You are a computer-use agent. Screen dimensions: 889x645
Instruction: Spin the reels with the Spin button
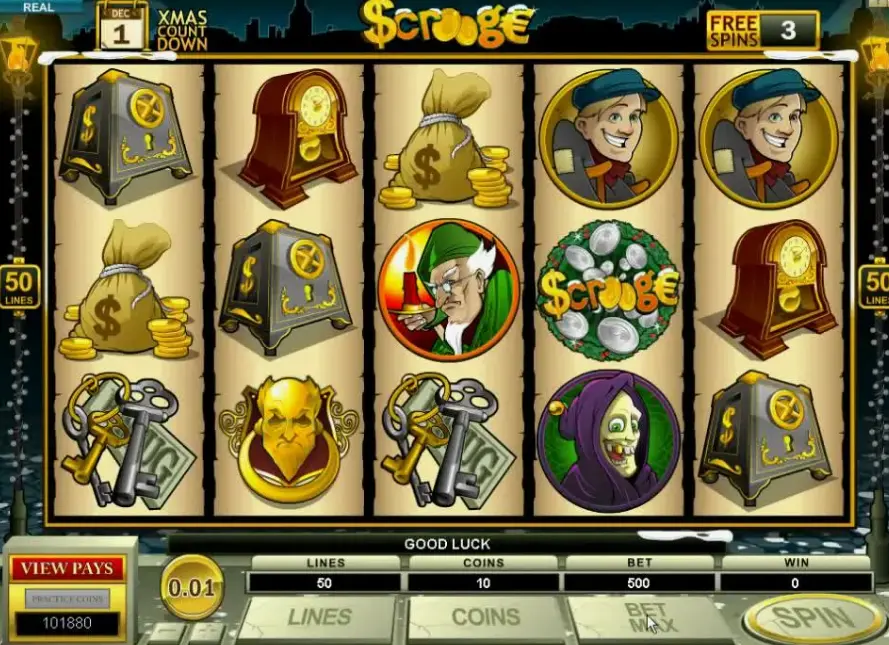812,619
